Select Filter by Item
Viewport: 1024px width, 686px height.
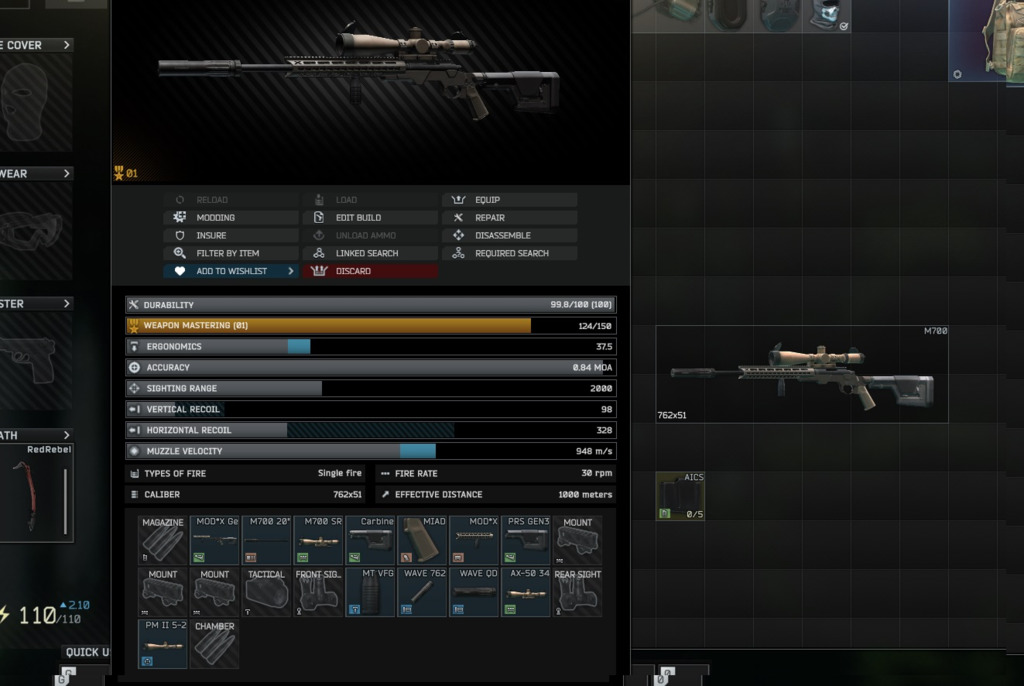230,254
